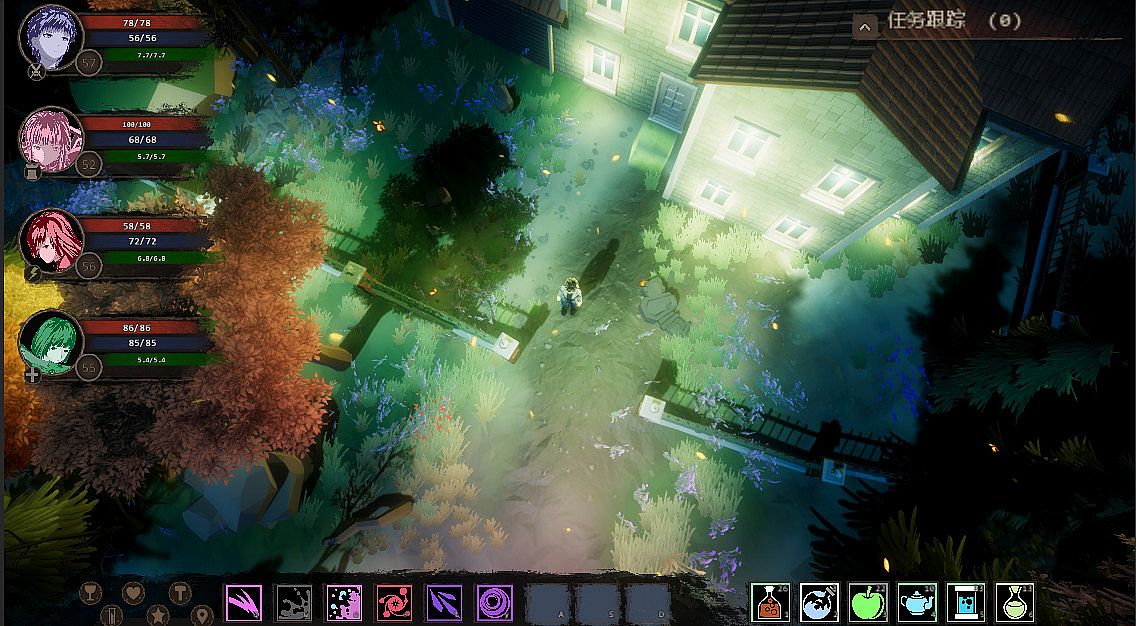The height and width of the screenshot is (626, 1136).
Task: Select the pink-haired party member portrait
Action: tap(50, 139)
